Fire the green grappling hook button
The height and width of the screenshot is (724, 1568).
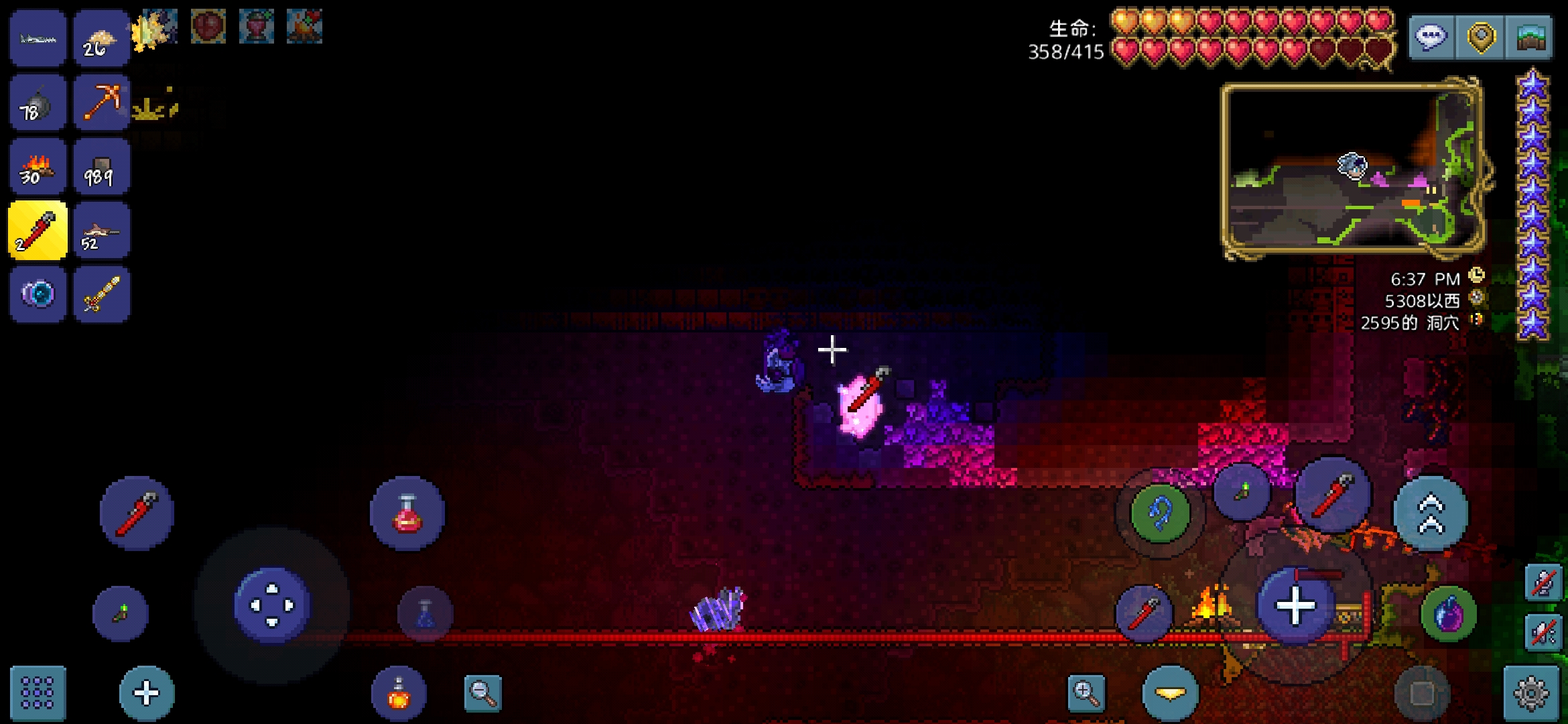coord(1160,514)
